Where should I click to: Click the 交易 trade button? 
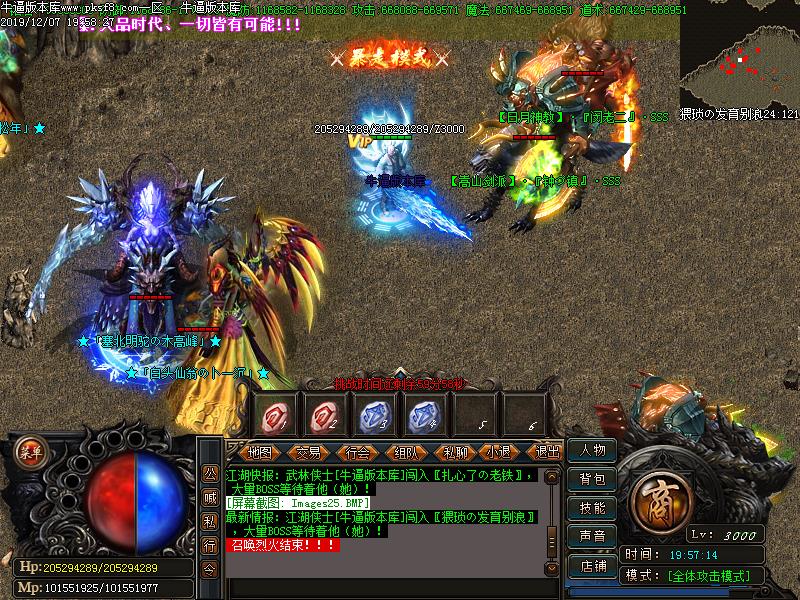pyautogui.click(x=308, y=452)
